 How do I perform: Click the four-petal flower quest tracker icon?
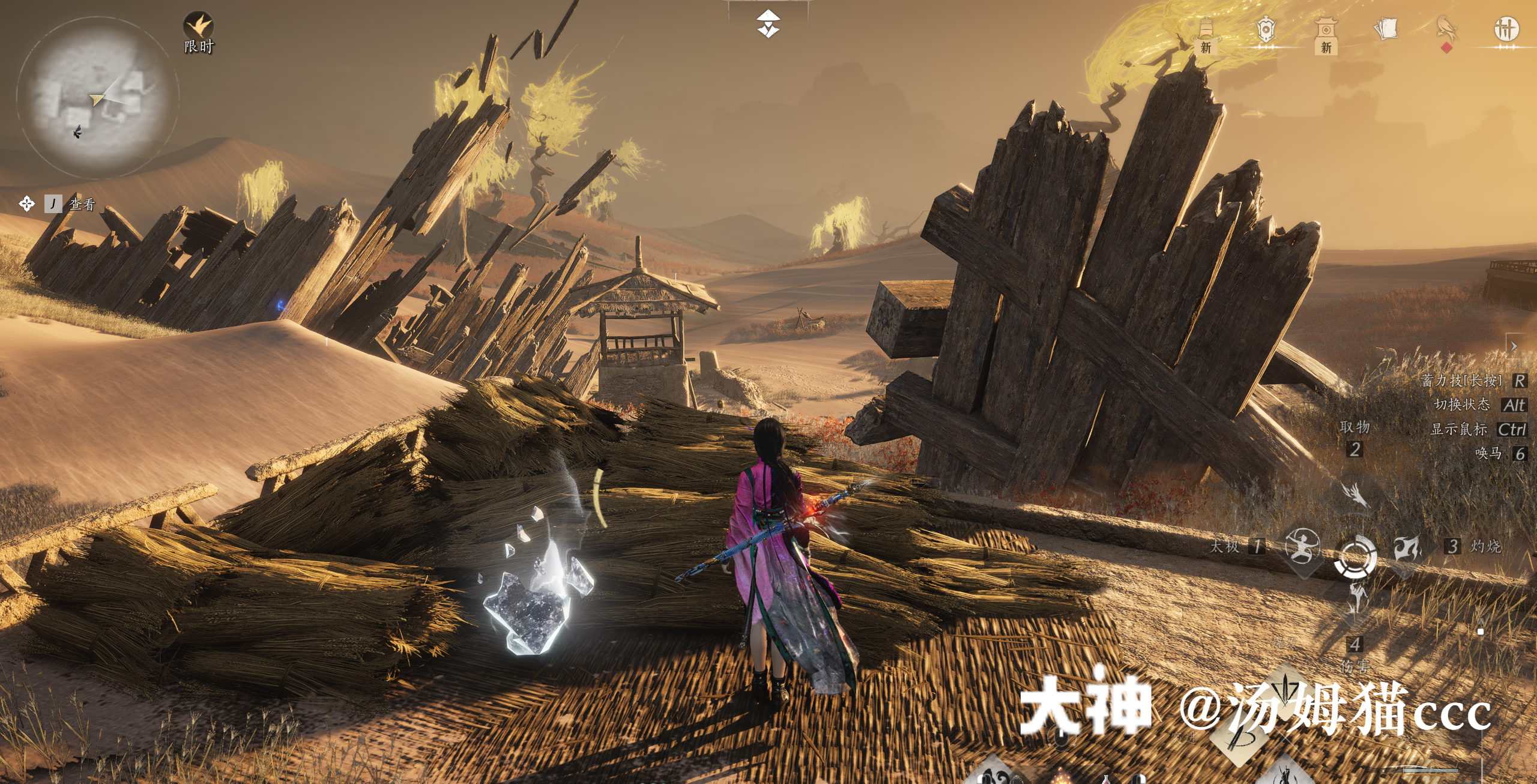26,204
